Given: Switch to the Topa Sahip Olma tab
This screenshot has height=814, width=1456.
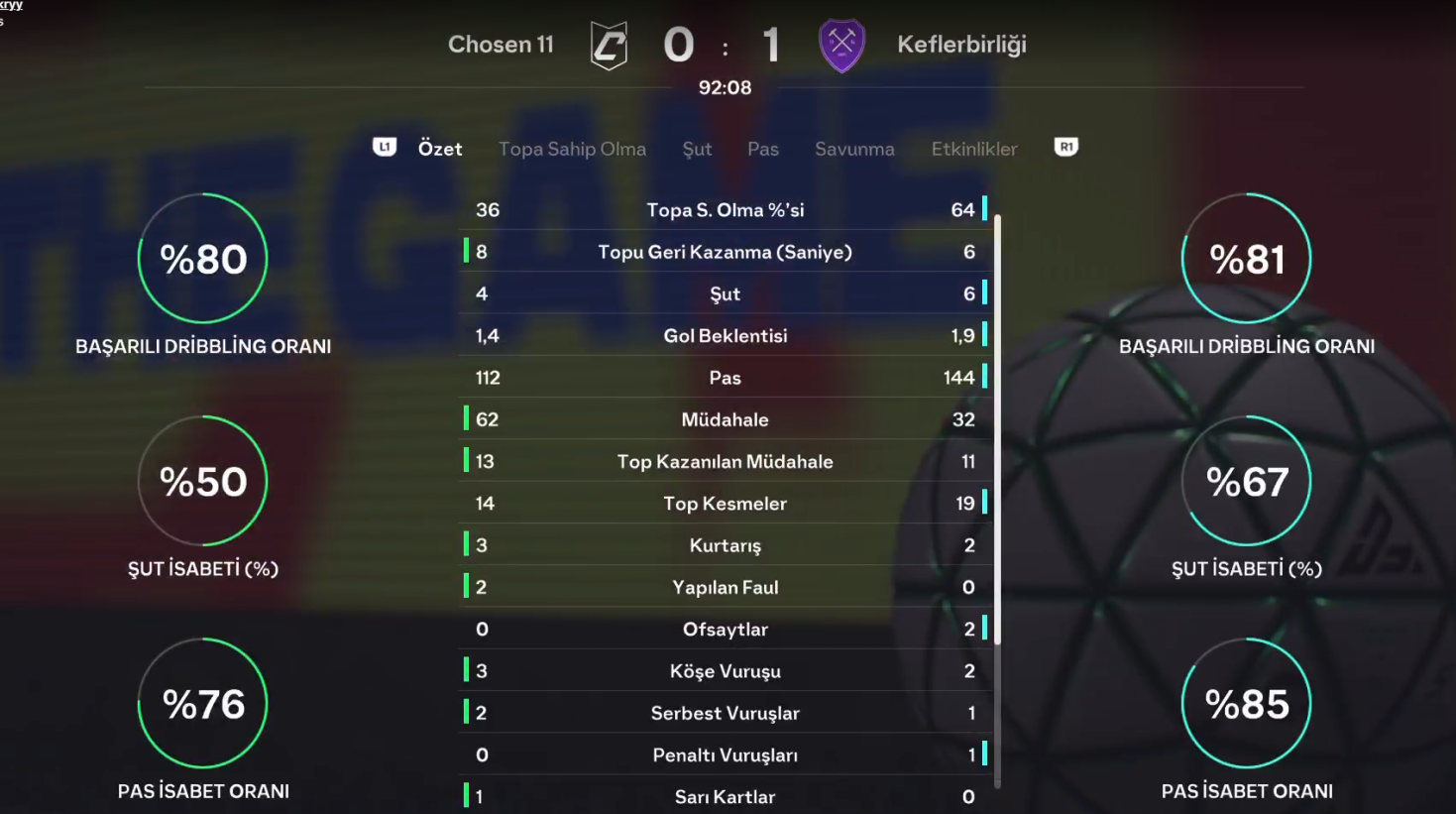Looking at the screenshot, I should click(572, 149).
